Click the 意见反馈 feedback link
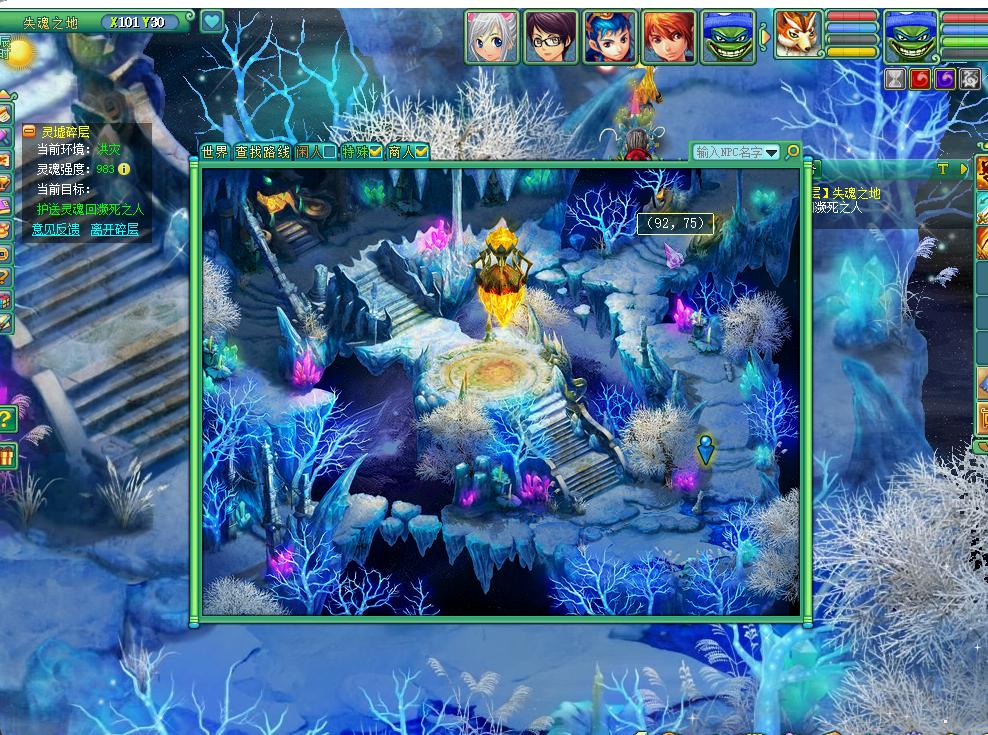988x735 pixels. 55,229
